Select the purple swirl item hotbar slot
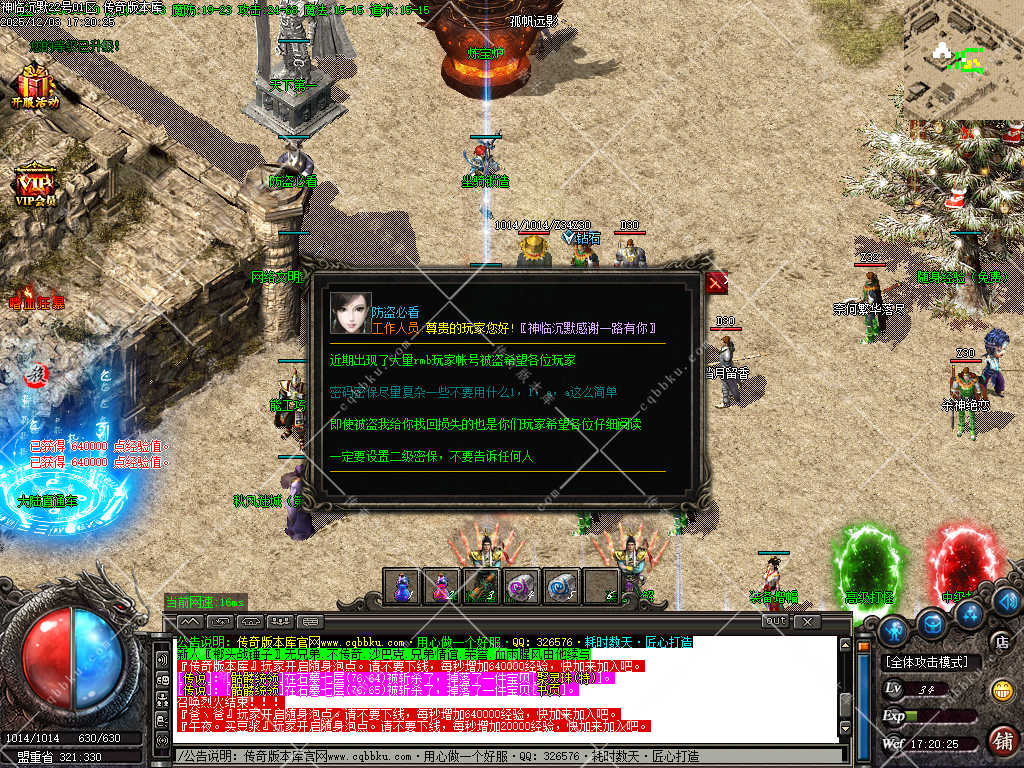The width and height of the screenshot is (1024, 768). pos(520,586)
